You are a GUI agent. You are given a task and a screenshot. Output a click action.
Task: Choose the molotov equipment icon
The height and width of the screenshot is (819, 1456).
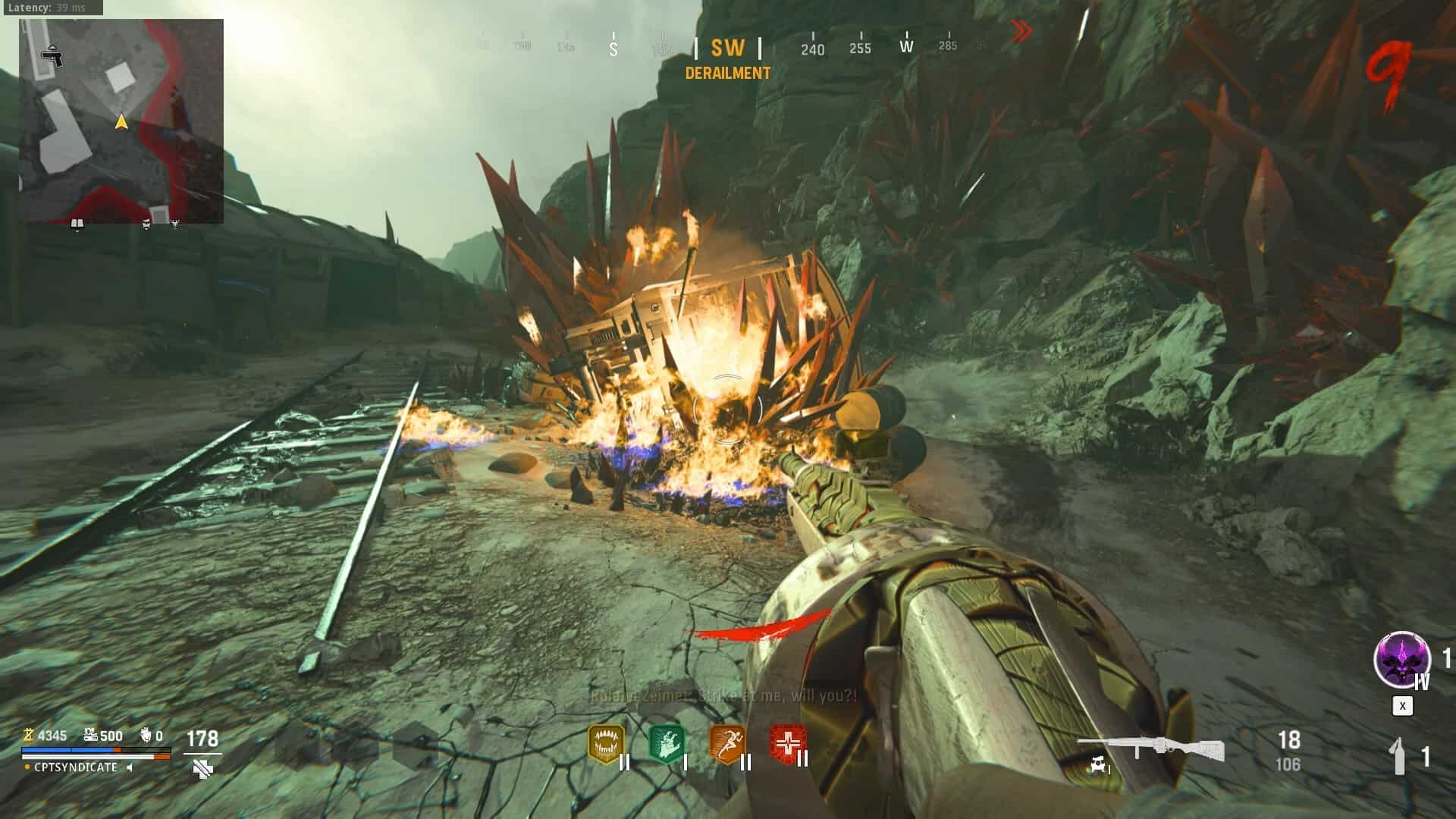[1400, 756]
